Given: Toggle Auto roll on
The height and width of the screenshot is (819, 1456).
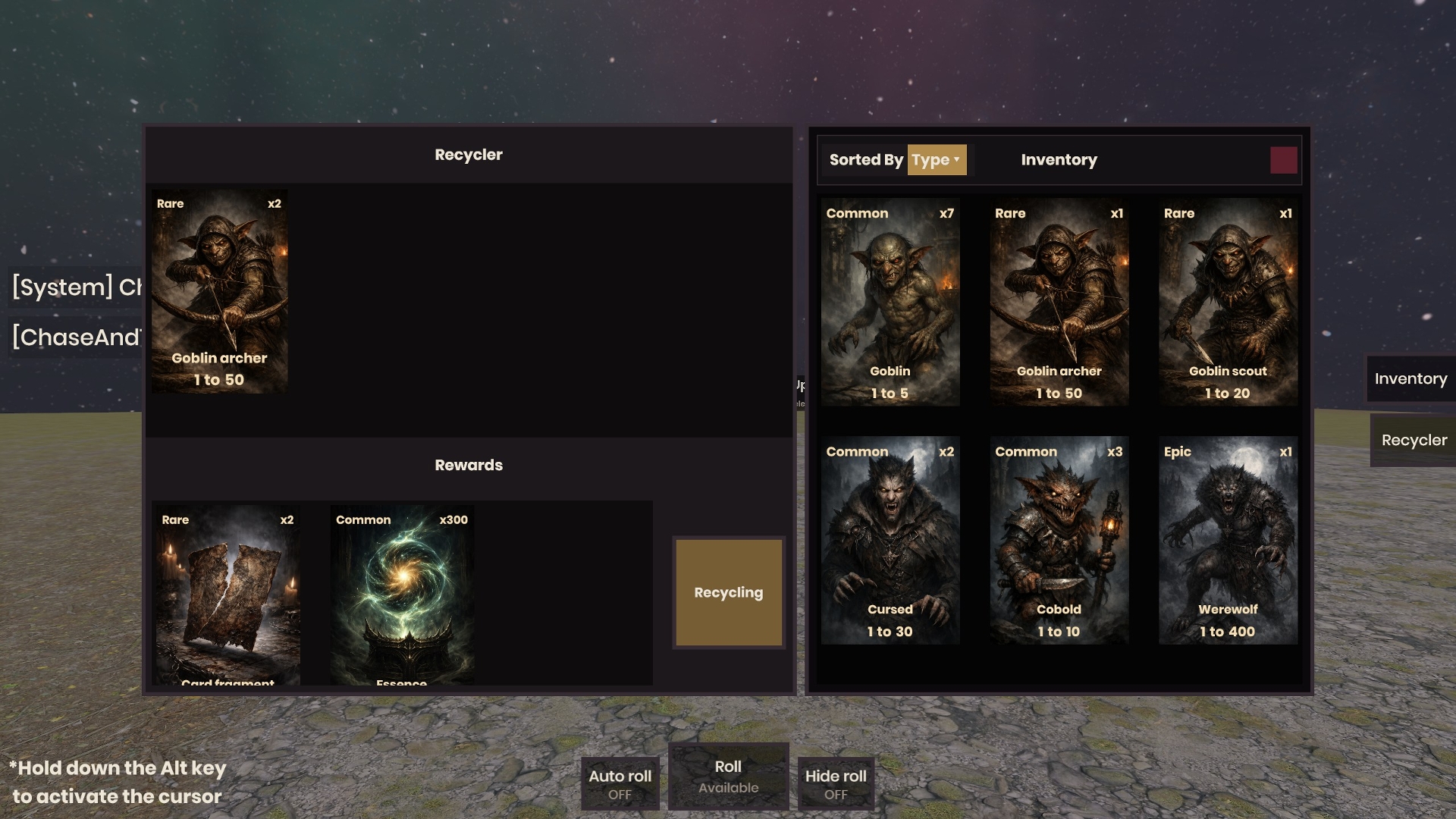Looking at the screenshot, I should click(x=620, y=783).
